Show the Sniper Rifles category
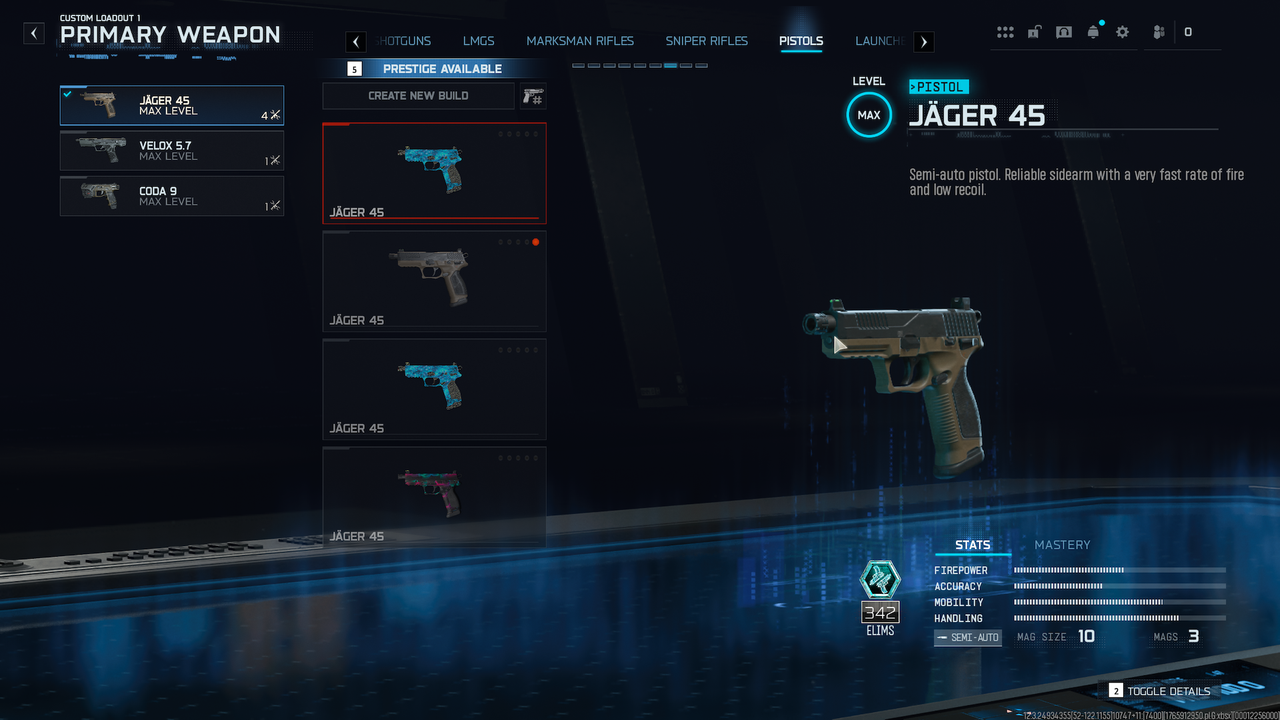Image resolution: width=1280 pixels, height=720 pixels. coord(706,41)
